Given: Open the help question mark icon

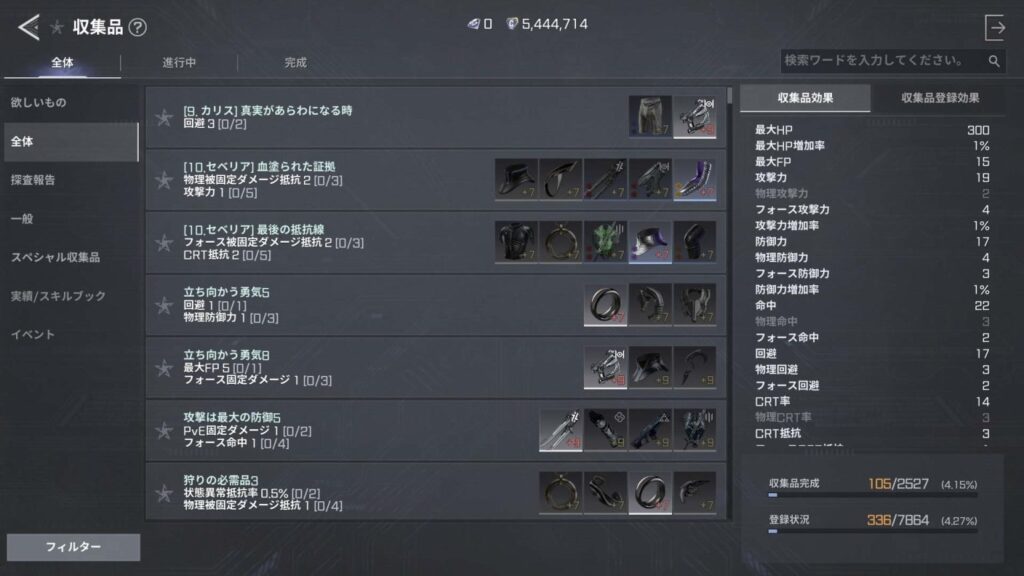Looking at the screenshot, I should point(137,28).
